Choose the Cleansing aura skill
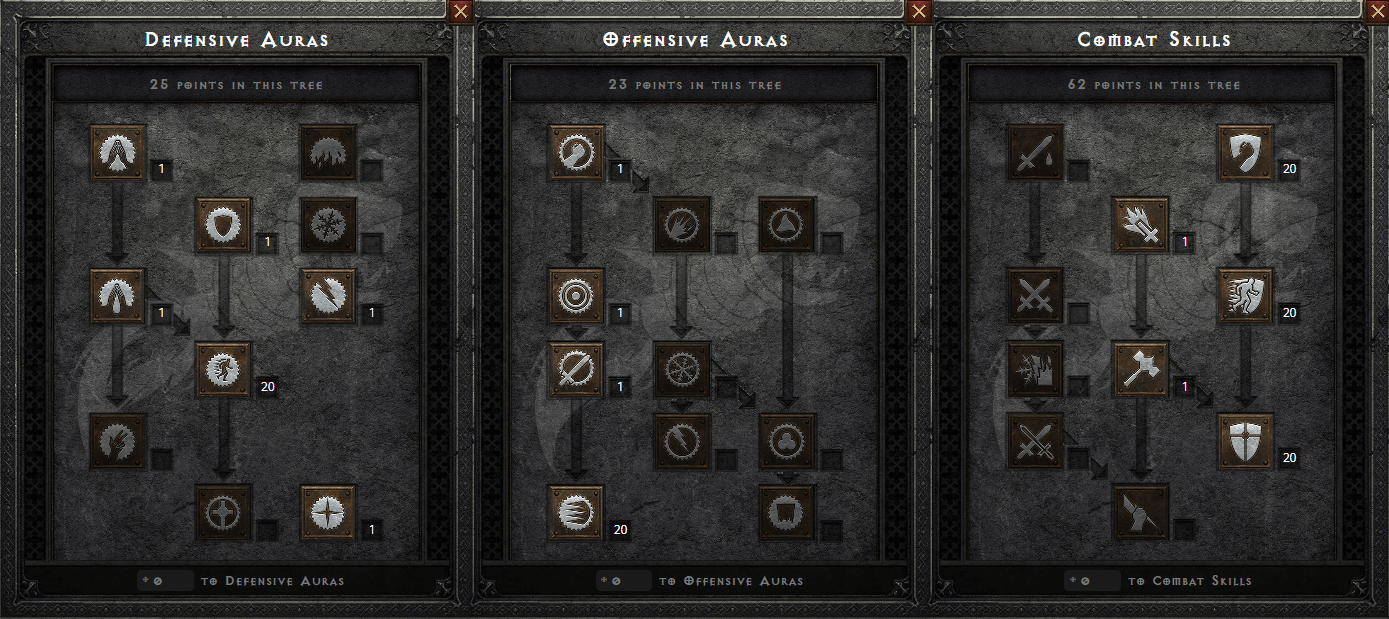The height and width of the screenshot is (619, 1389). pyautogui.click(x=118, y=296)
